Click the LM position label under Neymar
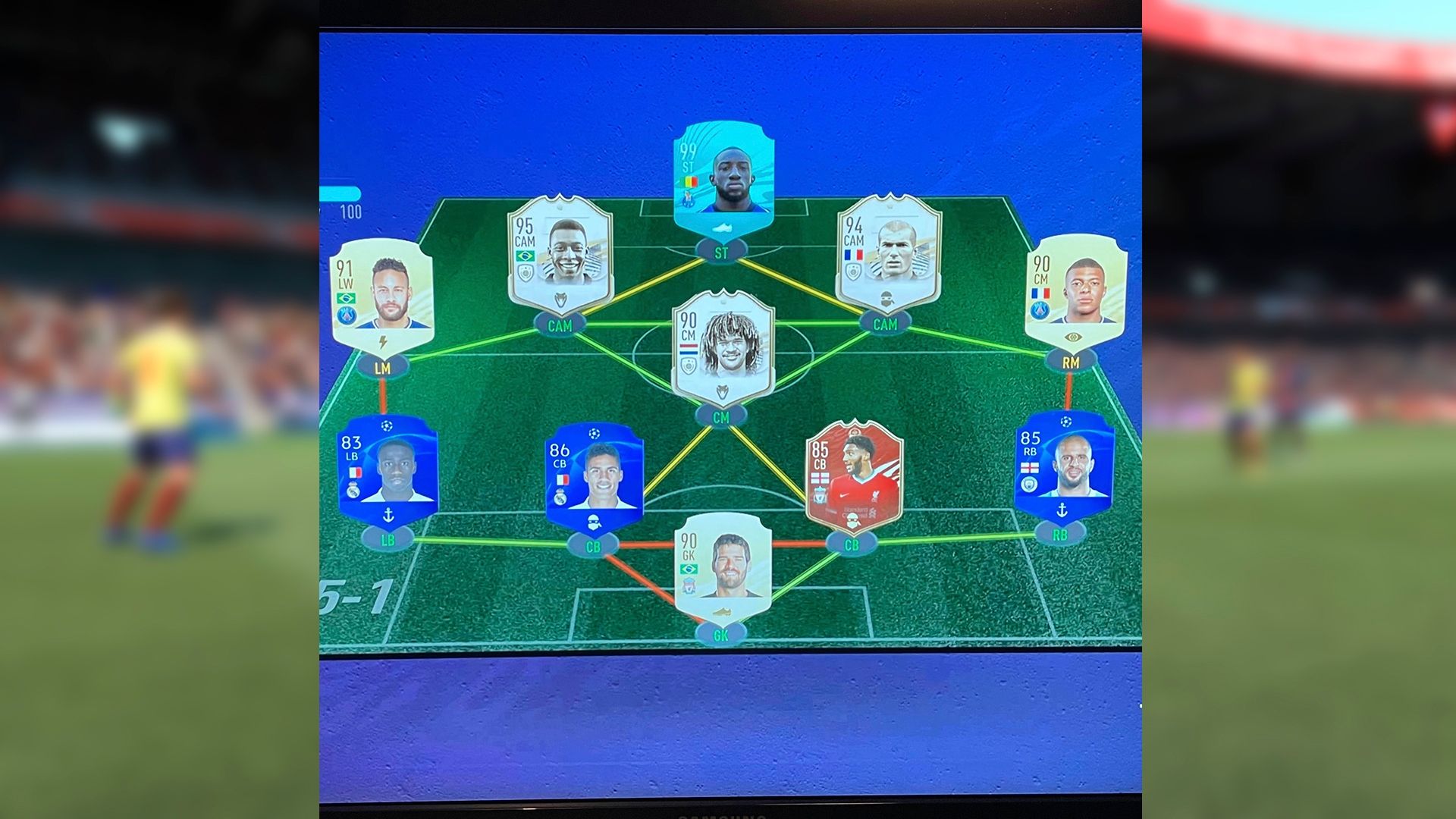The image size is (1456, 819). coord(382,367)
